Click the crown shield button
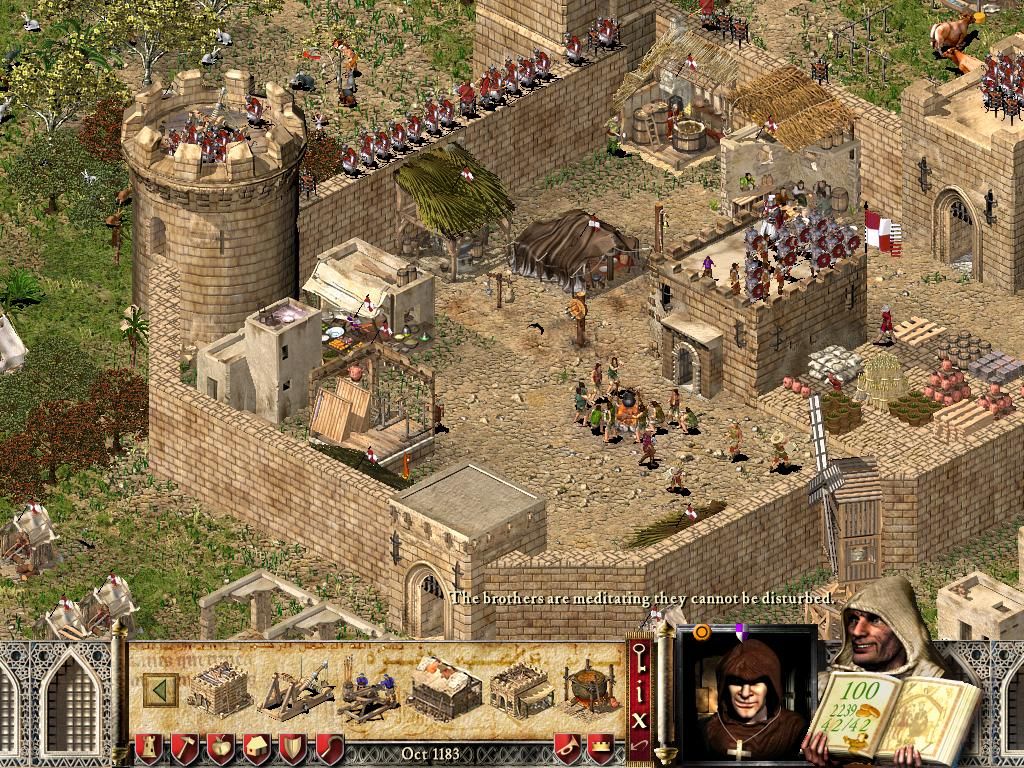Image resolution: width=1024 pixels, height=768 pixels. coord(600,747)
